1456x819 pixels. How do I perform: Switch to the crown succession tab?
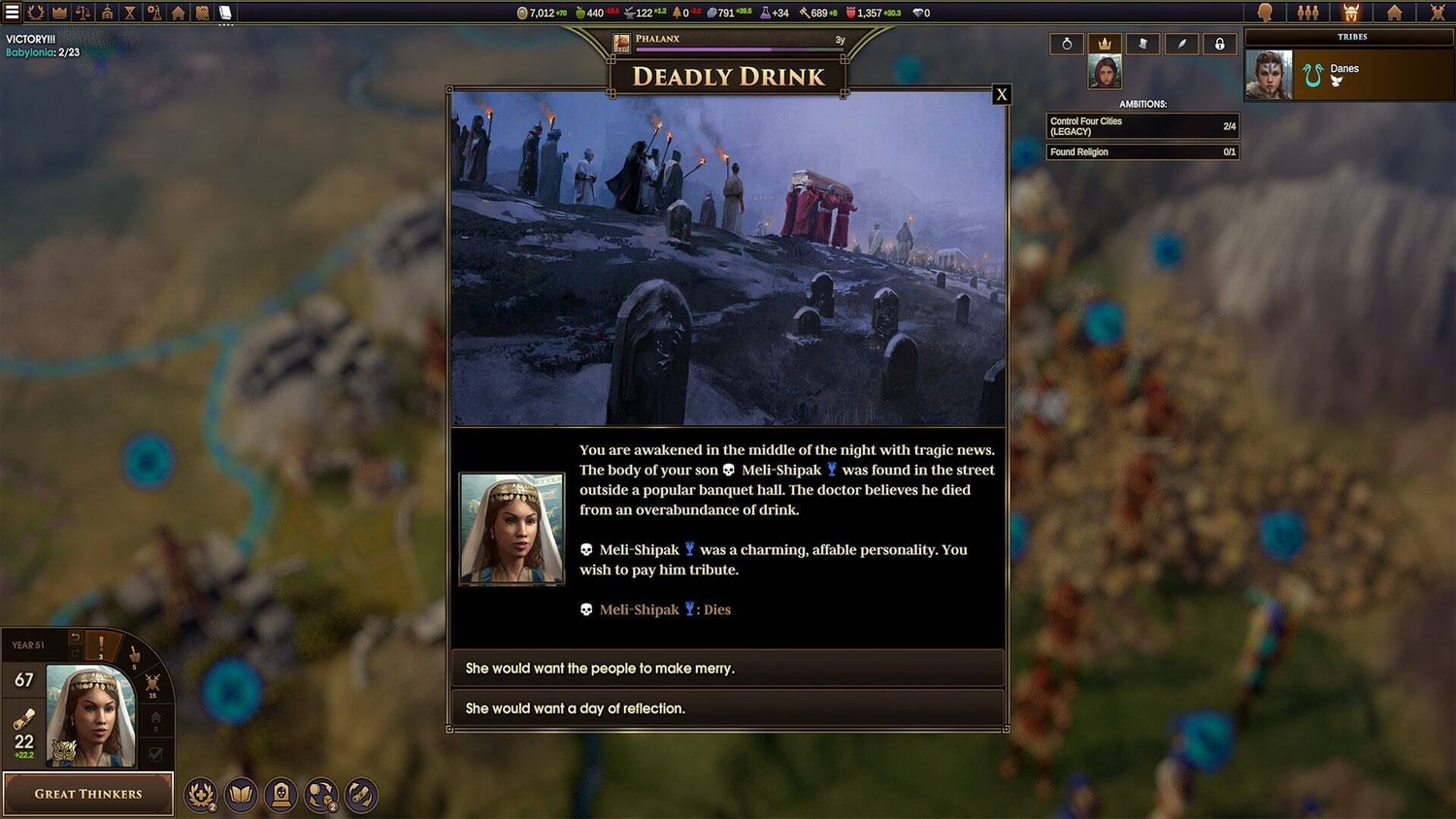(1105, 44)
